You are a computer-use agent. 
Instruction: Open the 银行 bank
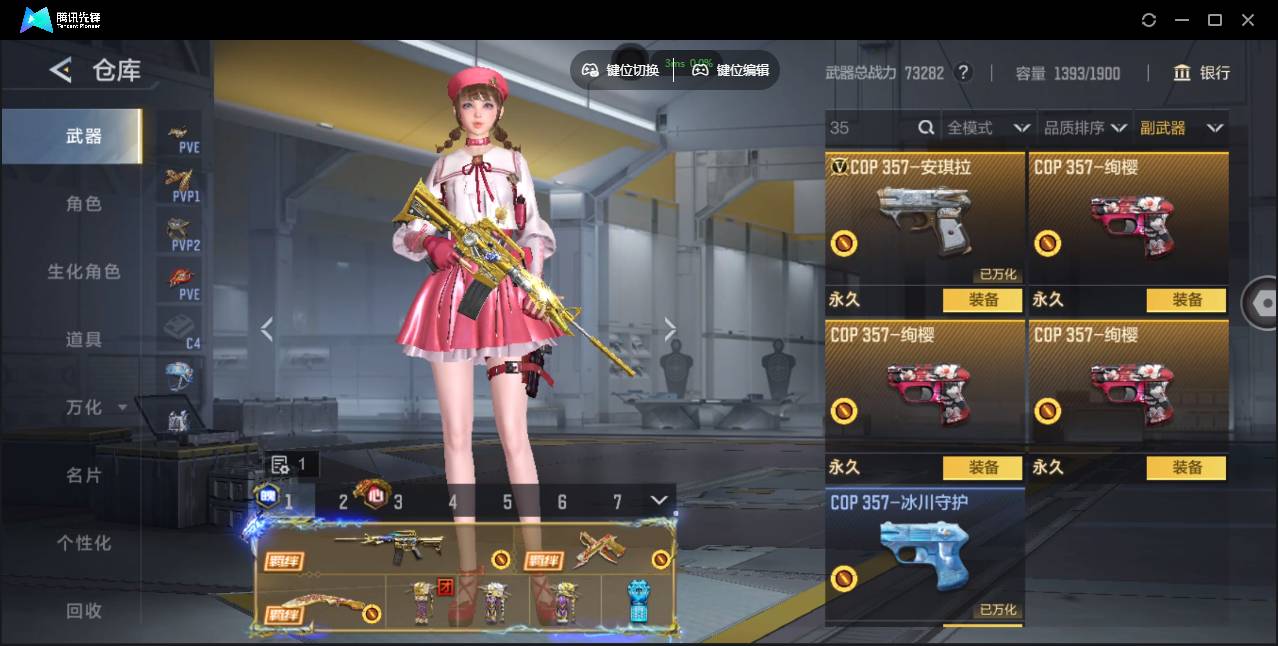point(1202,73)
